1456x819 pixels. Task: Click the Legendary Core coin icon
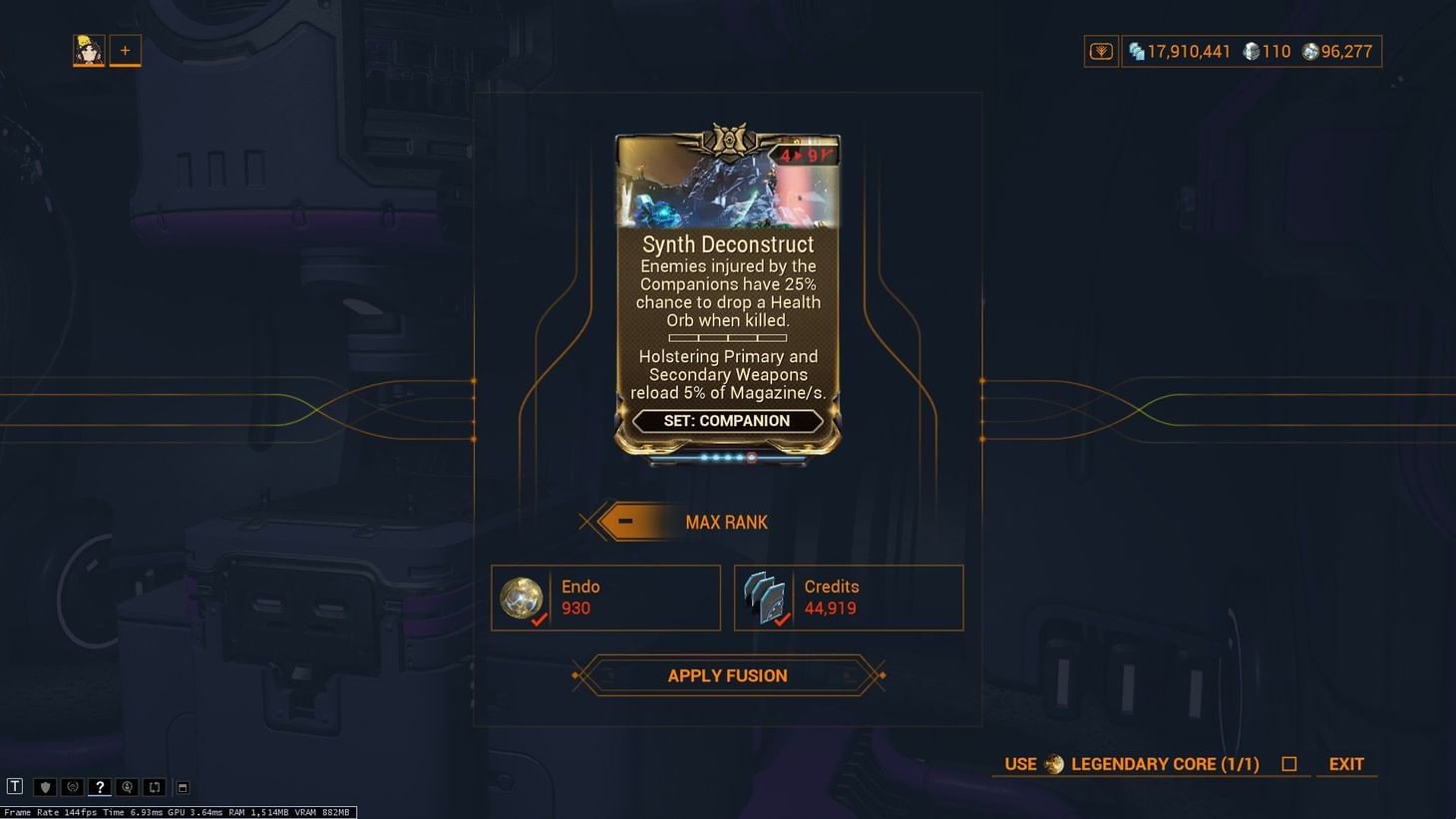(x=1055, y=764)
